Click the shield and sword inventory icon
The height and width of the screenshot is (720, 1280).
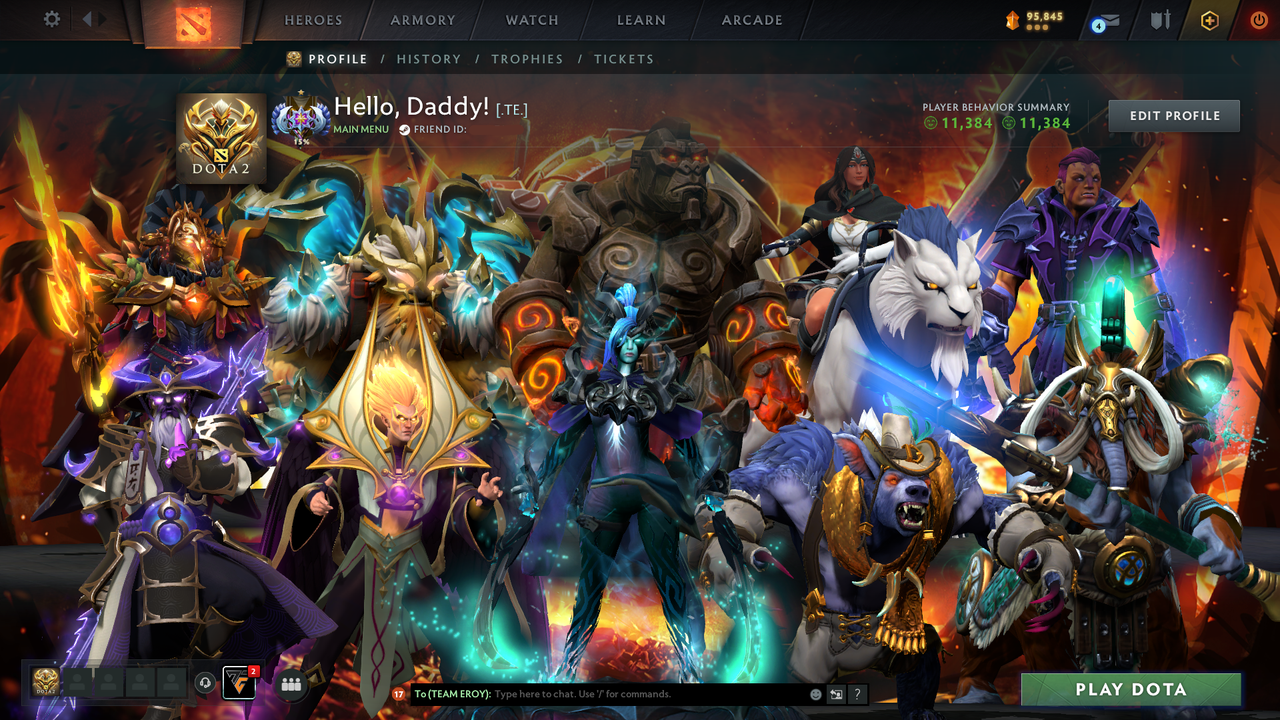coord(1160,20)
